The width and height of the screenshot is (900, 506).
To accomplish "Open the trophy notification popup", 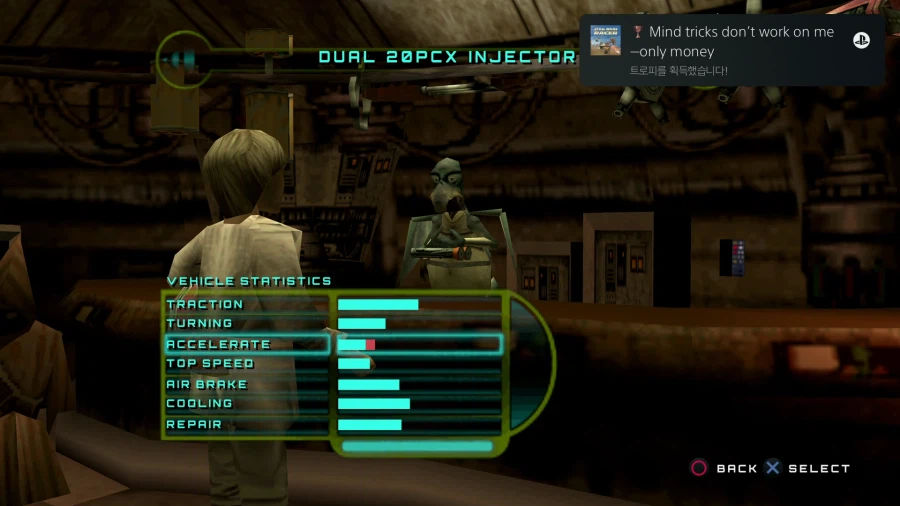I will pyautogui.click(x=731, y=50).
